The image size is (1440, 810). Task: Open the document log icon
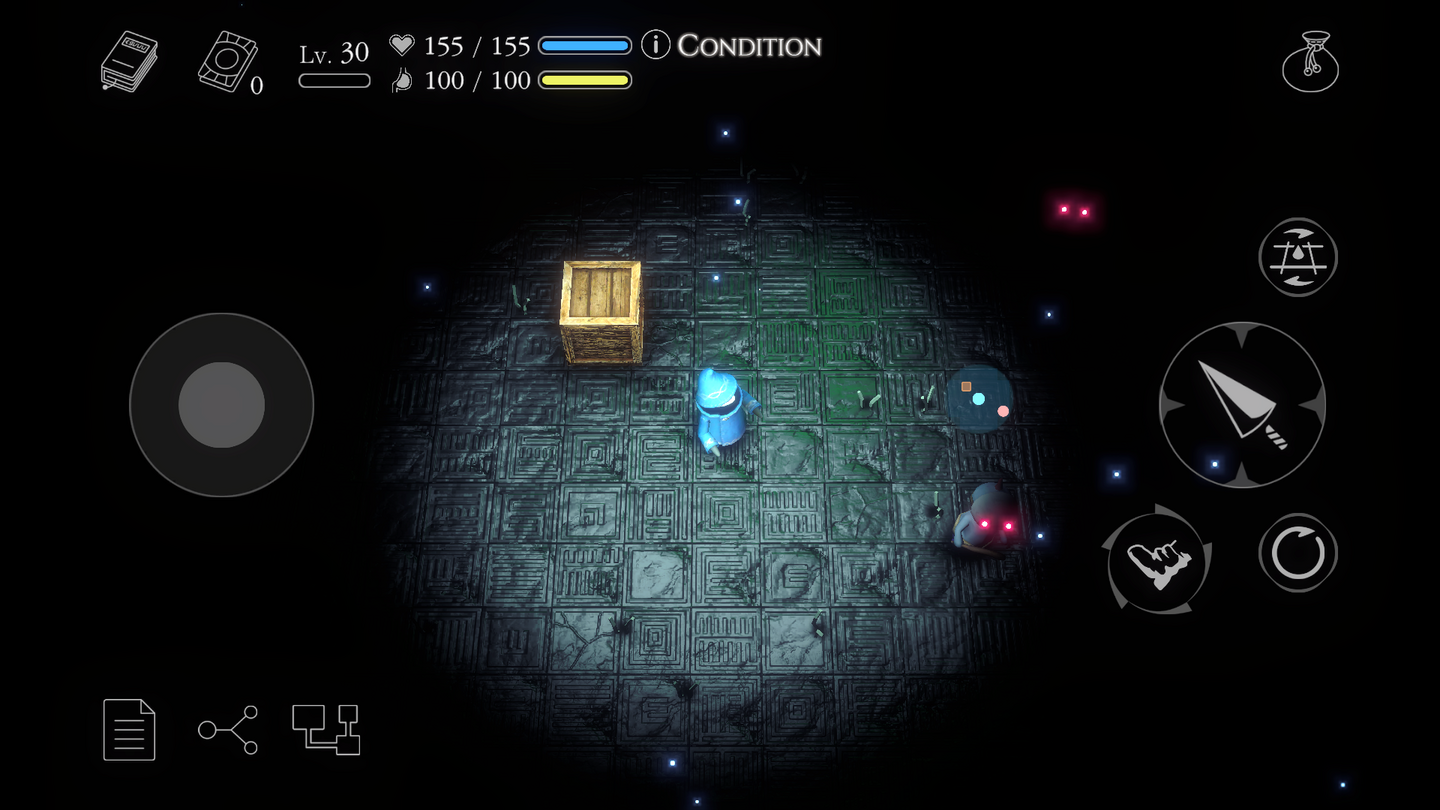130,730
